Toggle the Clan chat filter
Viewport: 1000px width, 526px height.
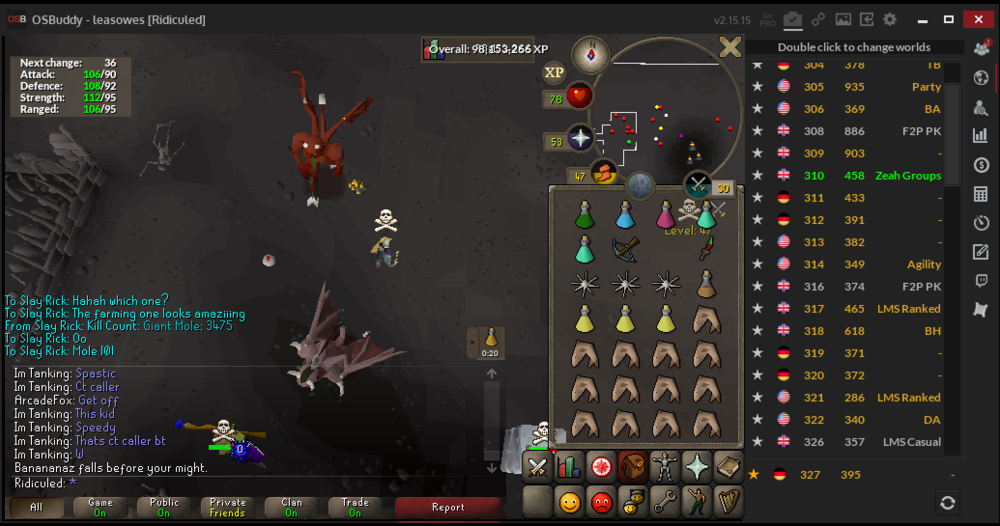(291, 507)
